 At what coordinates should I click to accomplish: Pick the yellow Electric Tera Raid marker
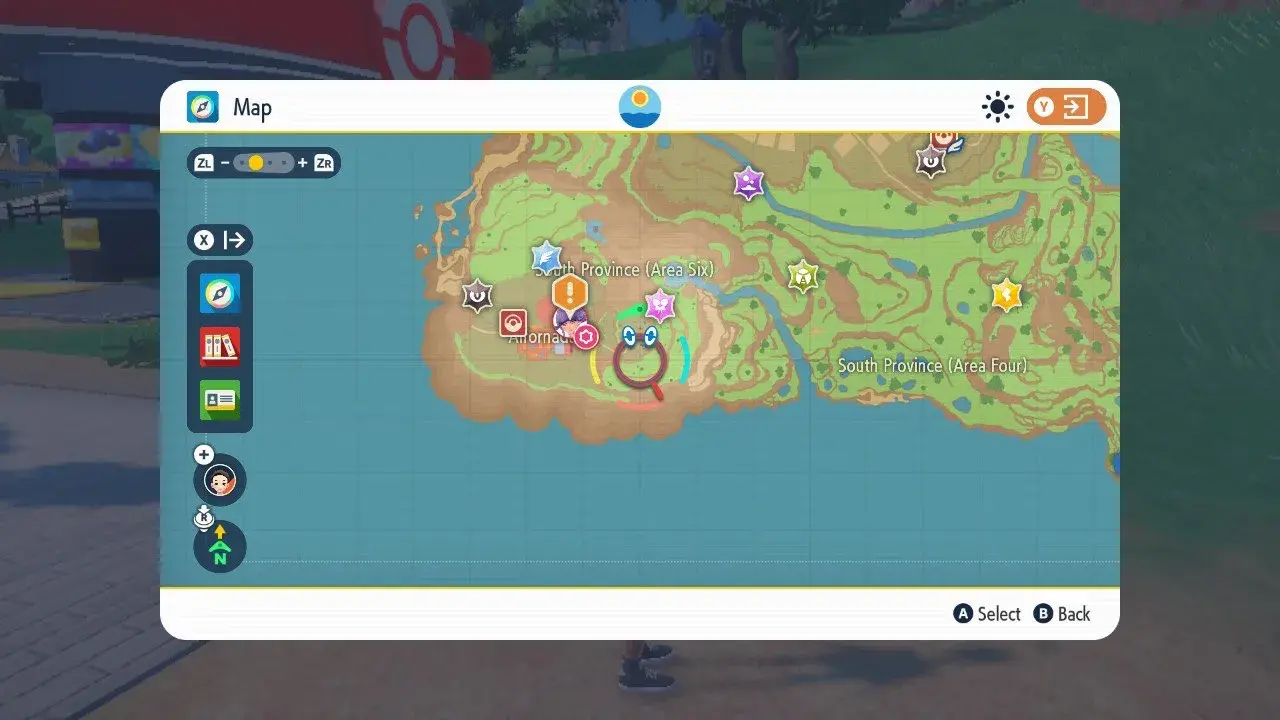click(1006, 295)
